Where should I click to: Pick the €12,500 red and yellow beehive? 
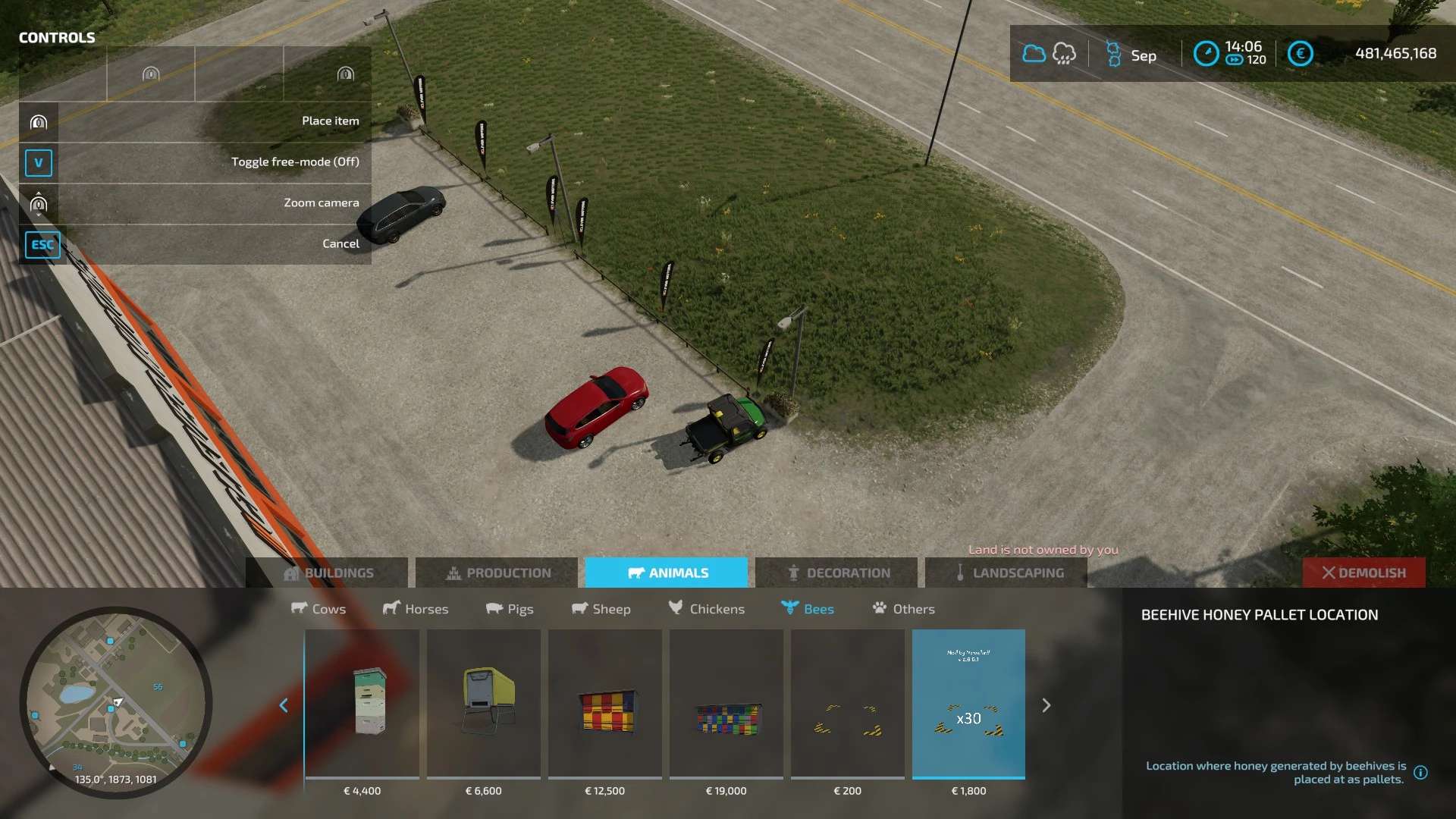tap(605, 704)
